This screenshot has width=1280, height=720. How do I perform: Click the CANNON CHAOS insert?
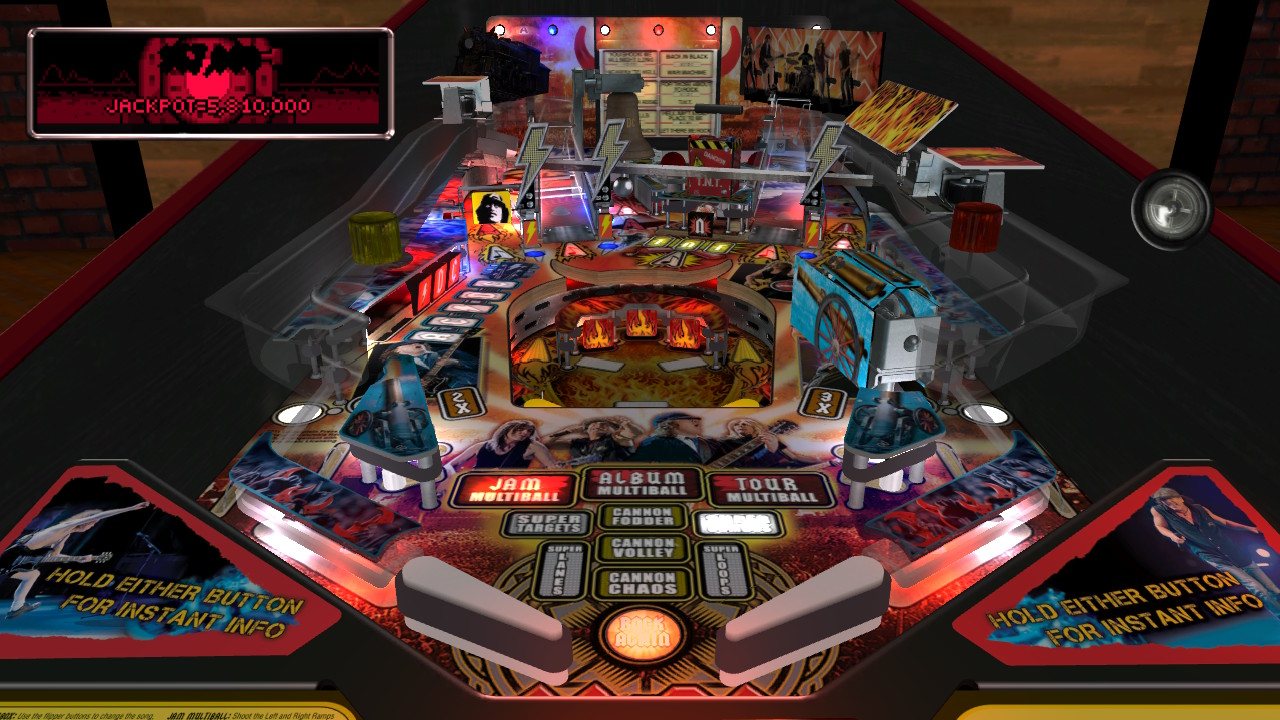point(644,582)
